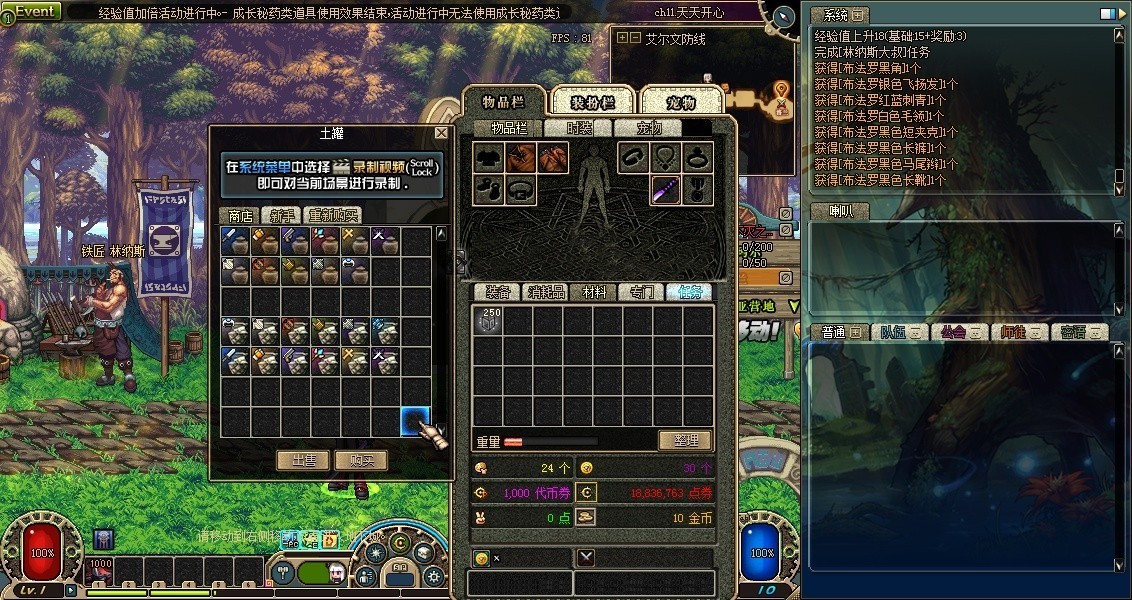The width and height of the screenshot is (1132, 600).
Task: Close the 土罐 shop window
Action: (x=442, y=133)
